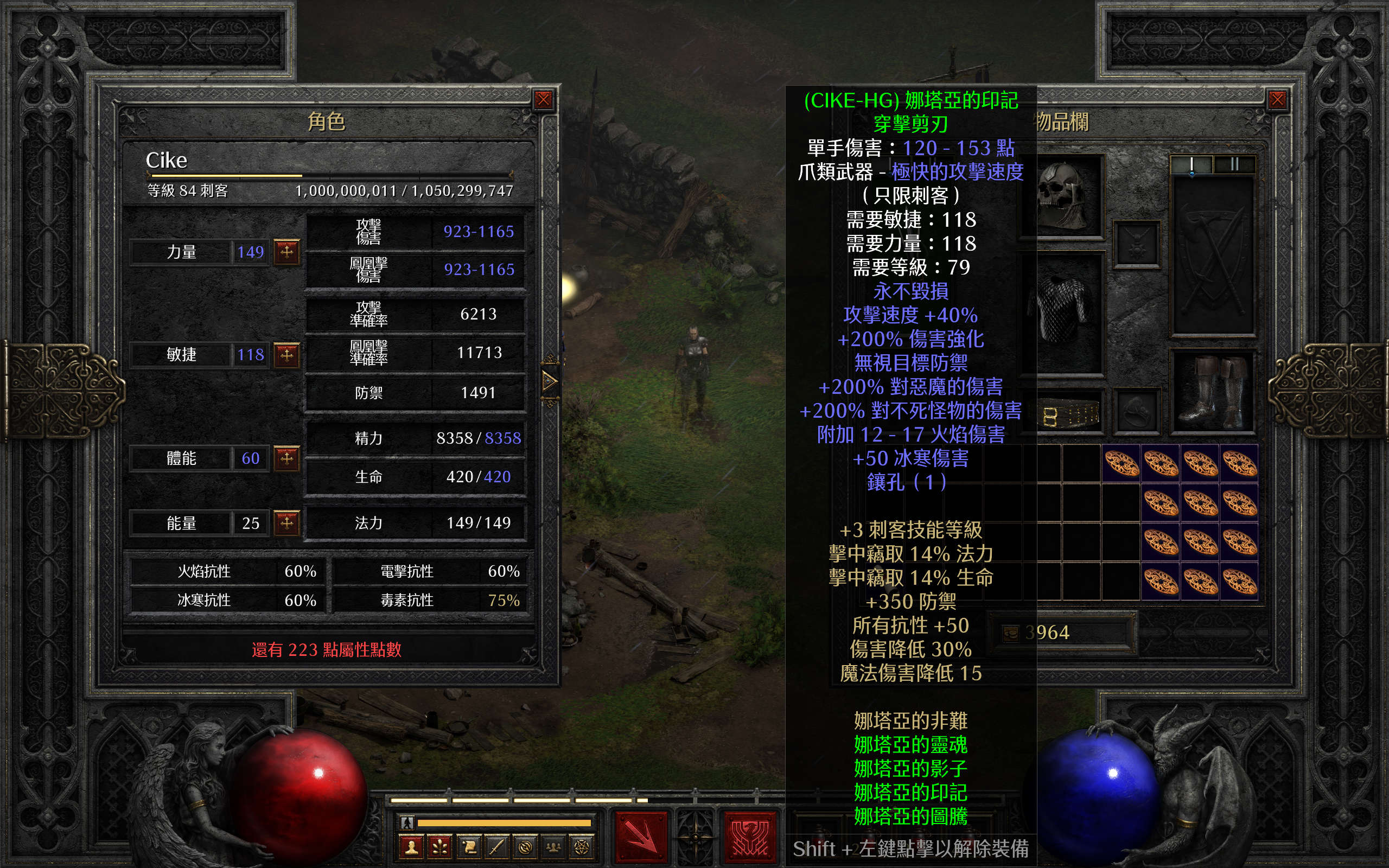Add a point to Energy (能量)
The image size is (1389, 868).
coord(286,523)
